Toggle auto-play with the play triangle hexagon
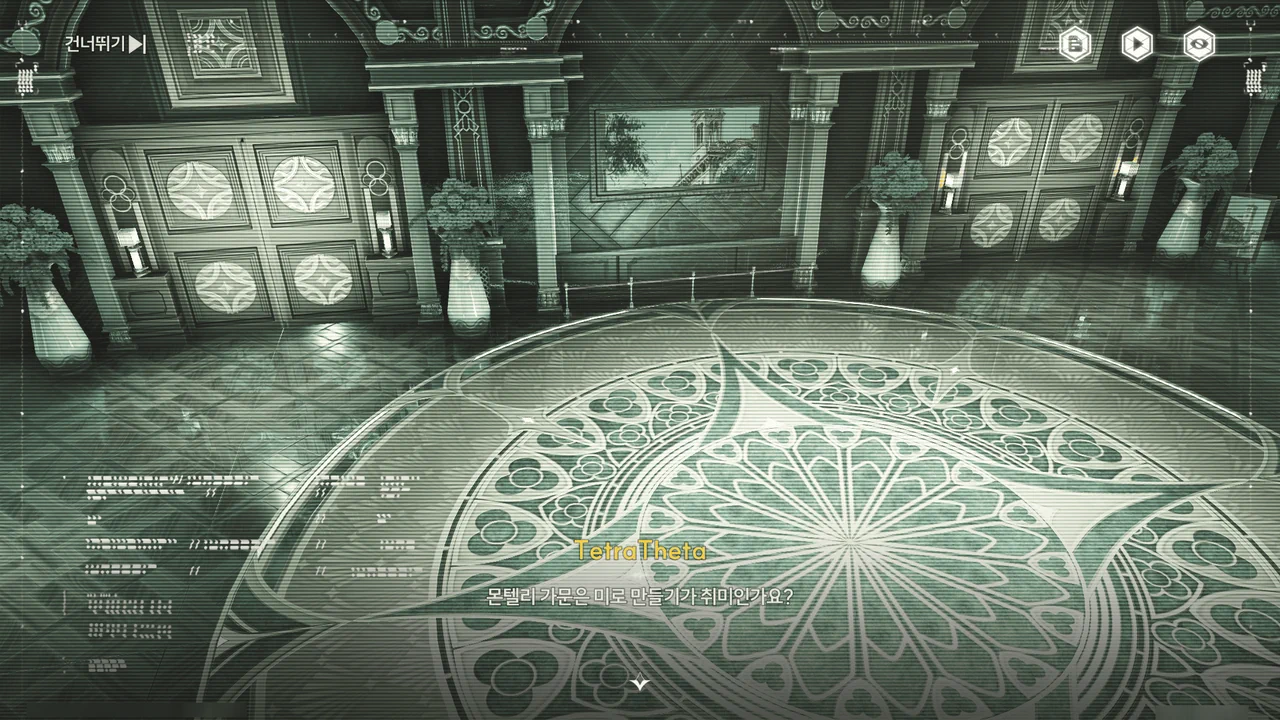This screenshot has width=1280, height=720. point(1136,44)
